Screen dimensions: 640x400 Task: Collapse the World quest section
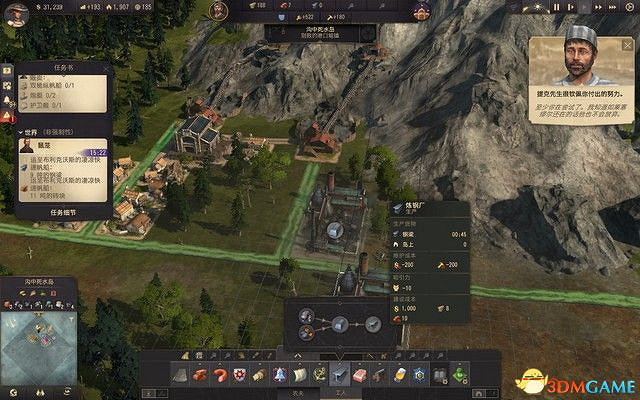coord(22,132)
